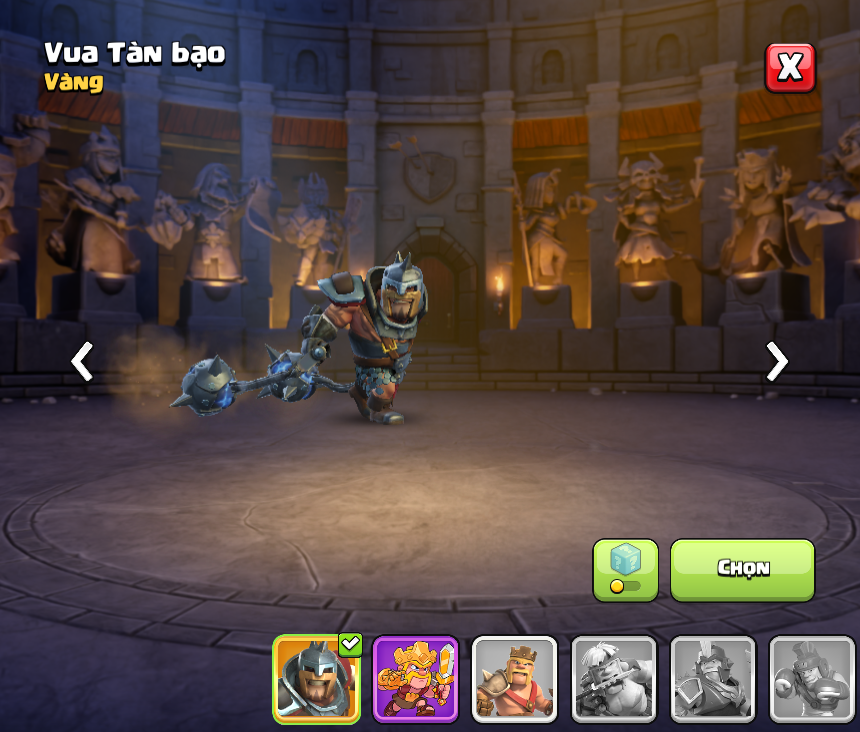Select the greyed-out king biting a sword

click(x=613, y=680)
